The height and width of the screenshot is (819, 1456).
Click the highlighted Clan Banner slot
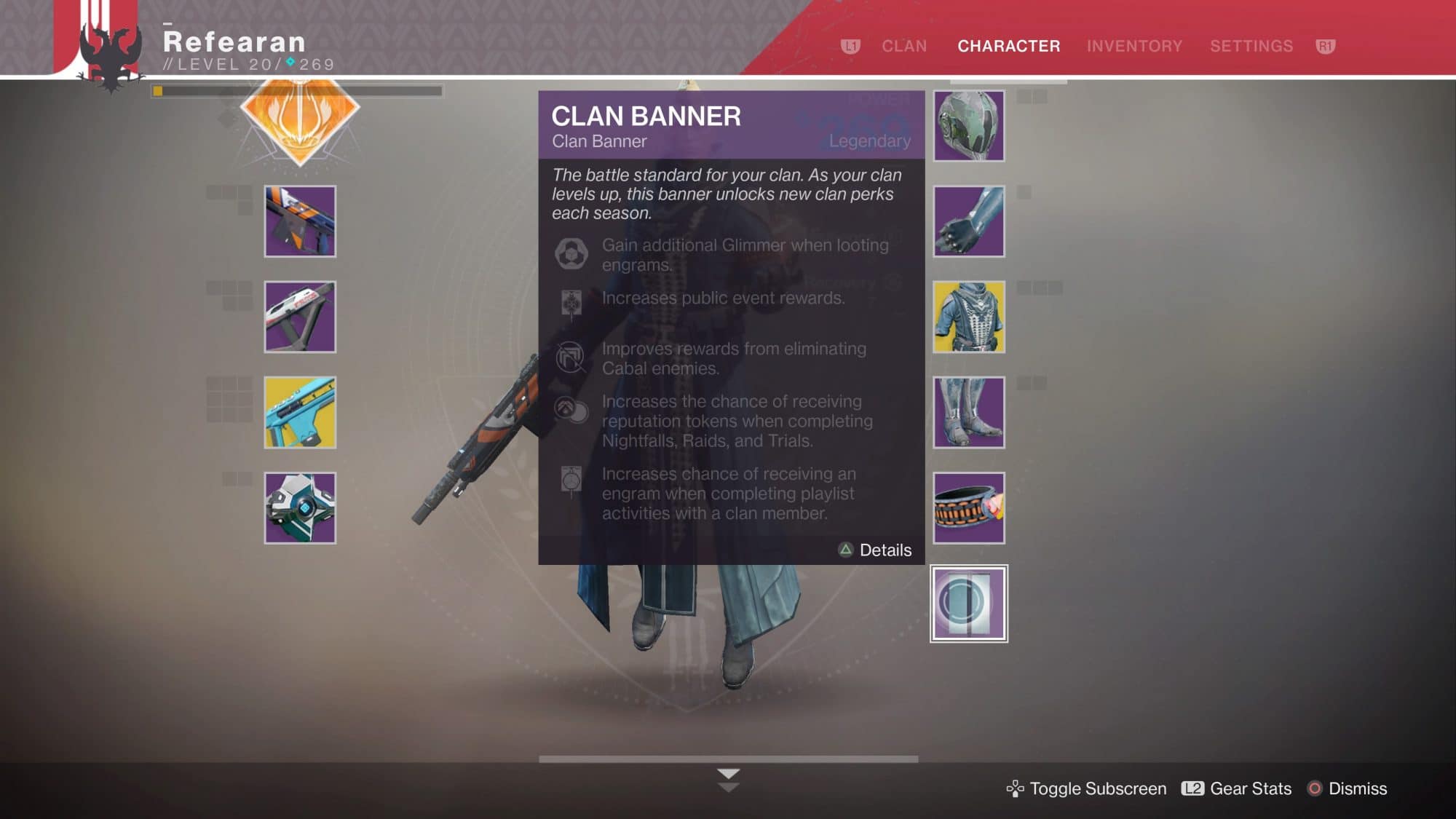tap(969, 604)
